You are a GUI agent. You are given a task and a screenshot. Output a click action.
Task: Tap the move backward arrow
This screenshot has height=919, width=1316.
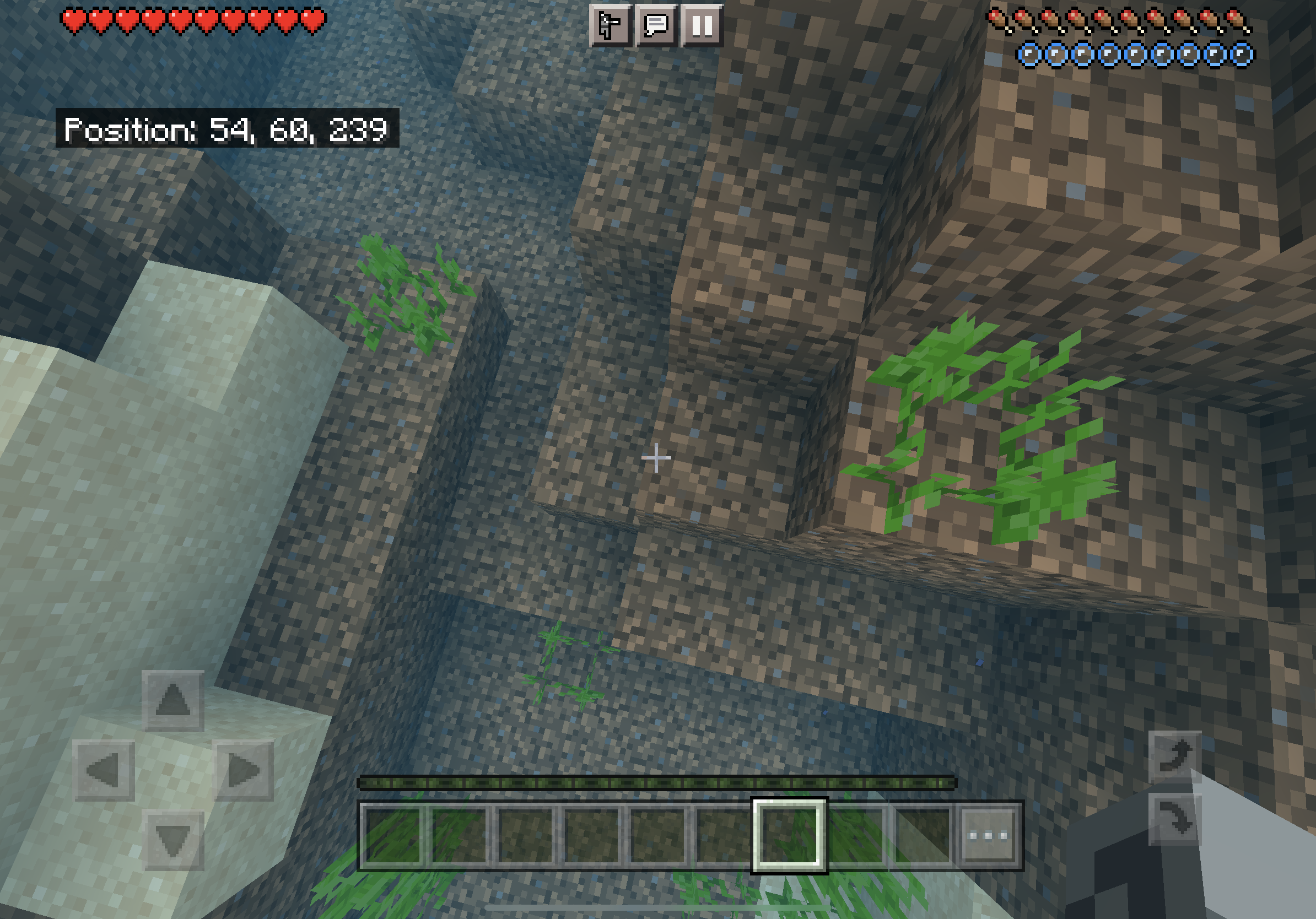(174, 841)
